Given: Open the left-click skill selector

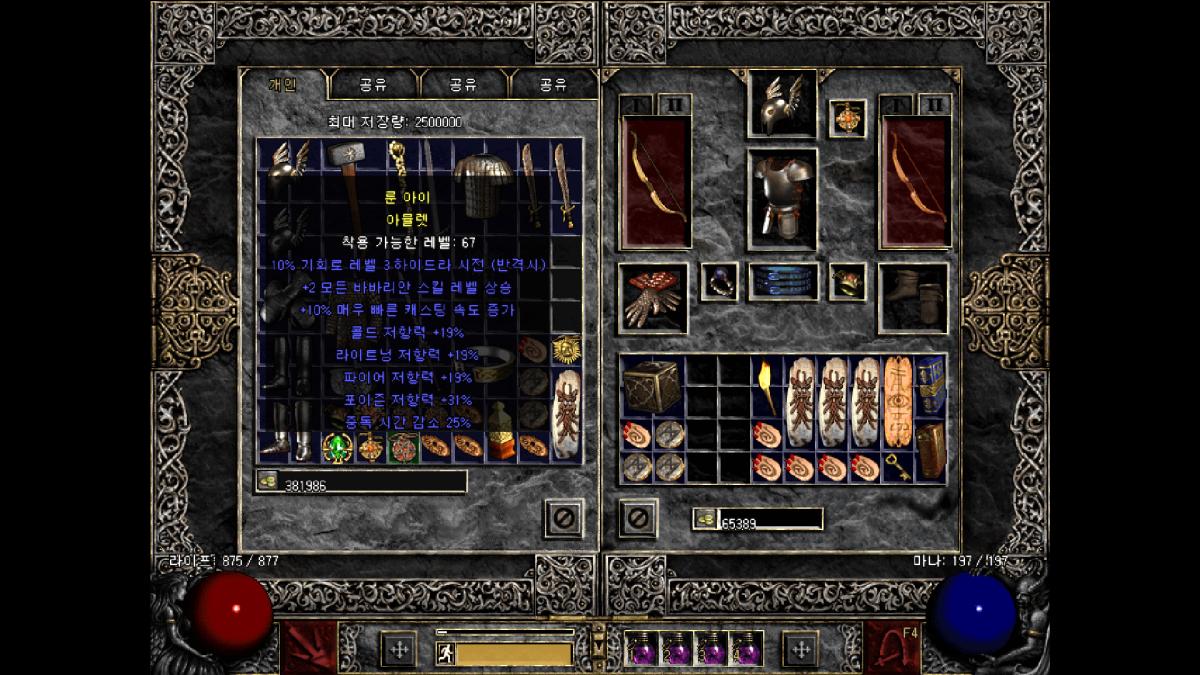Looking at the screenshot, I should pyautogui.click(x=308, y=648).
